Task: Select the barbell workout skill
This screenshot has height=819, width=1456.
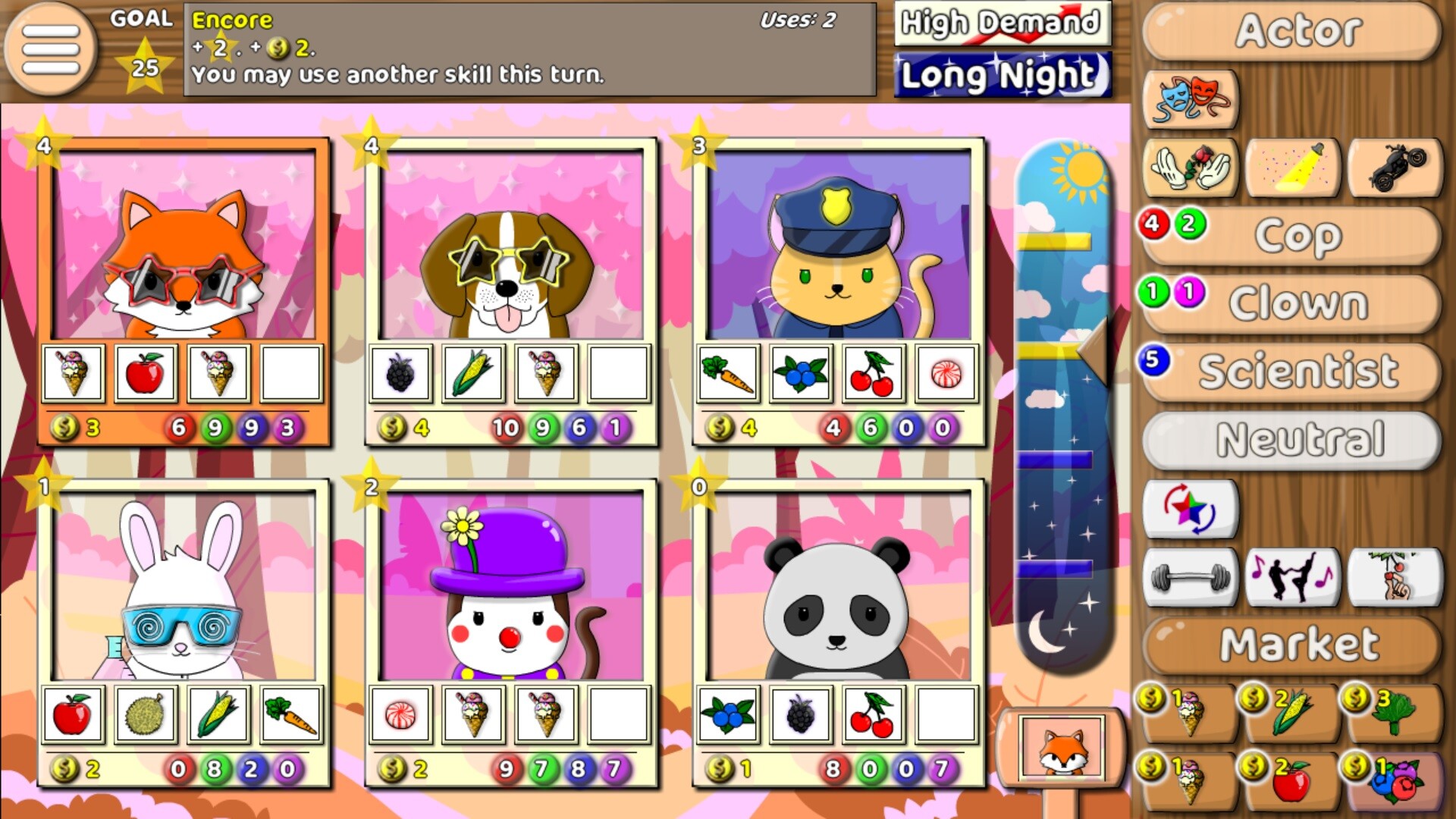Action: coord(1191,578)
